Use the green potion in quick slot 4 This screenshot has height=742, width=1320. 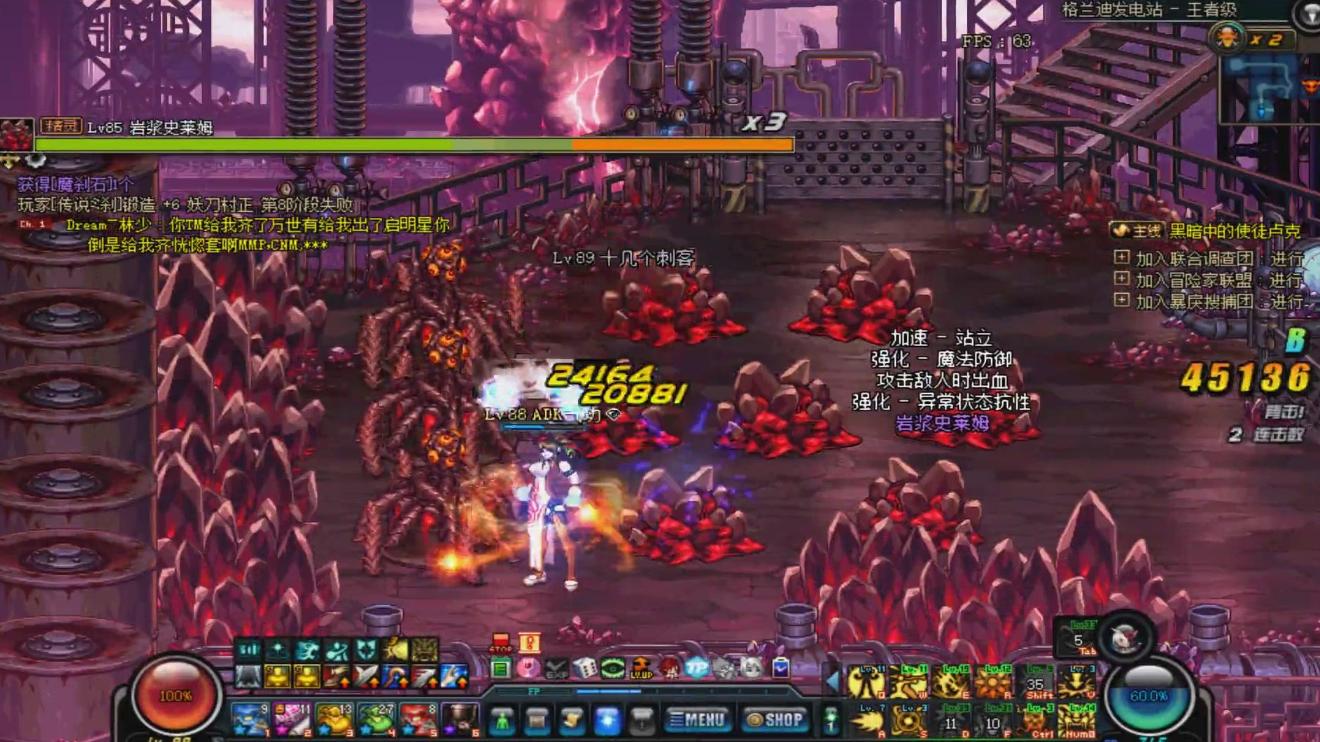tap(376, 718)
